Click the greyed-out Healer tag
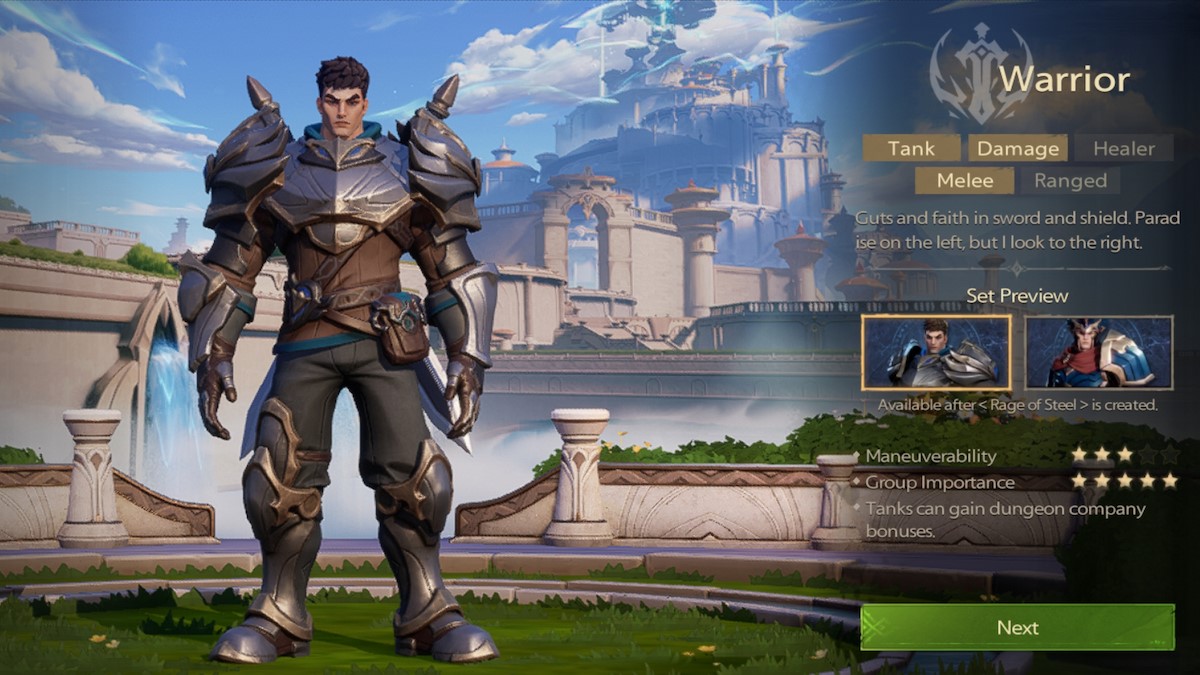 tap(1123, 148)
